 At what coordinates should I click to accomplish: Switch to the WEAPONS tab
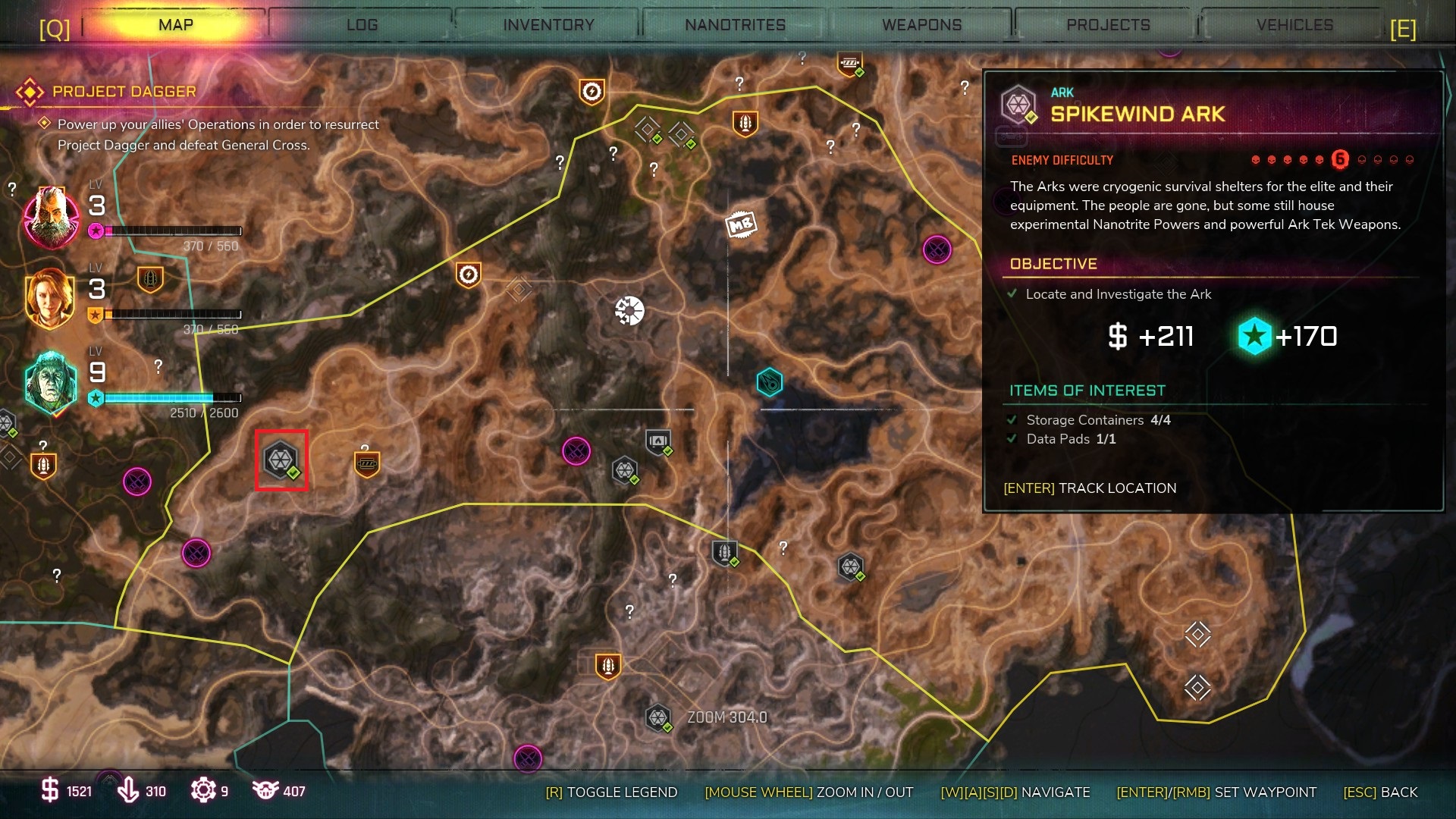coord(921,24)
